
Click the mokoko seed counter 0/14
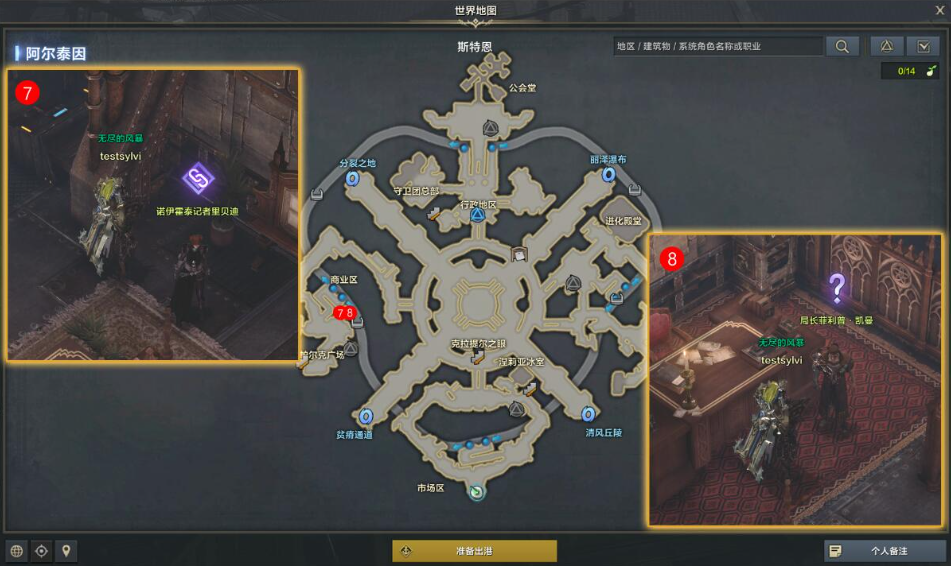pyautogui.click(x=909, y=71)
